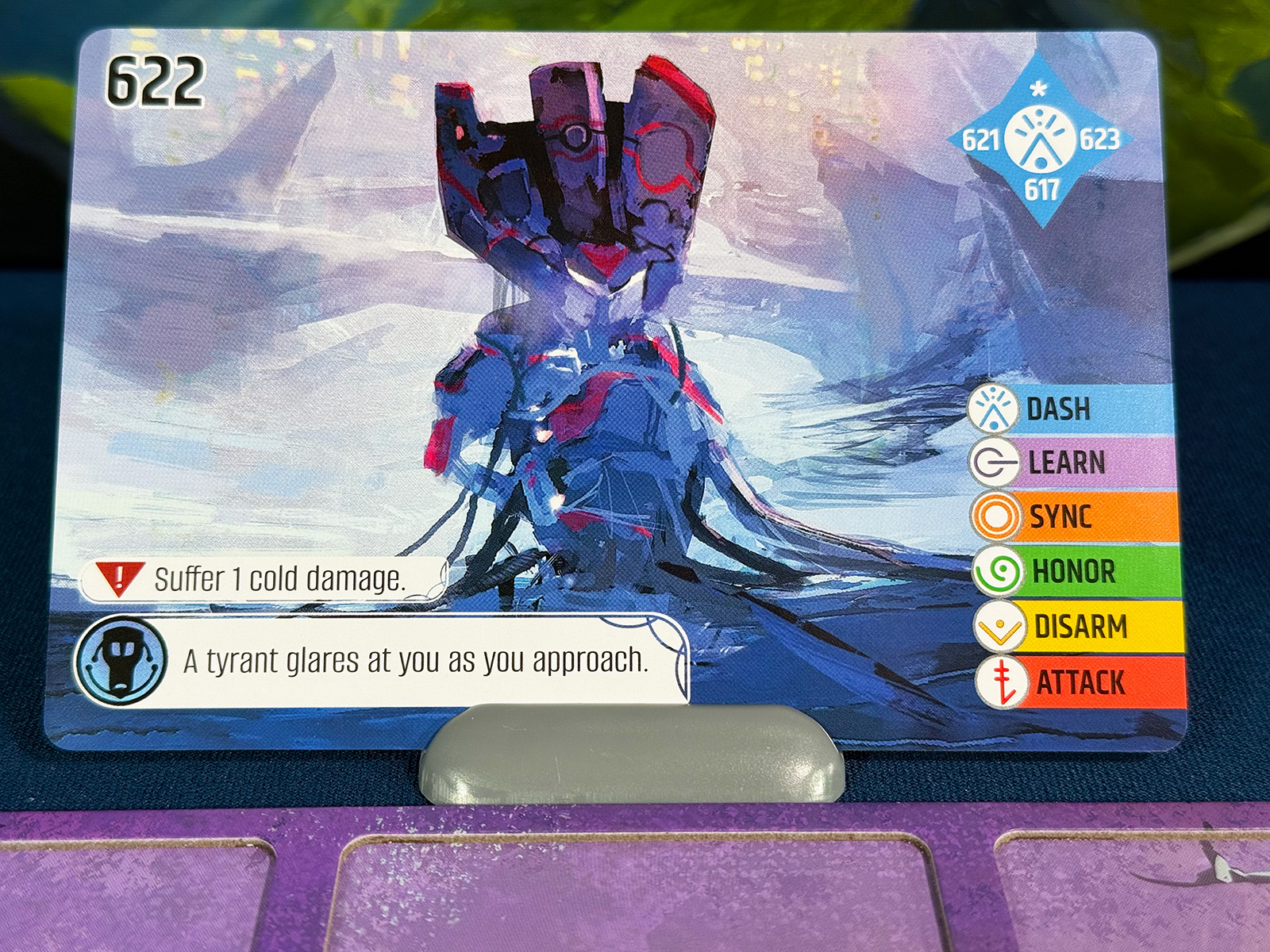This screenshot has width=1270, height=952.
Task: Choose the DASH action
Action: [x=1058, y=409]
